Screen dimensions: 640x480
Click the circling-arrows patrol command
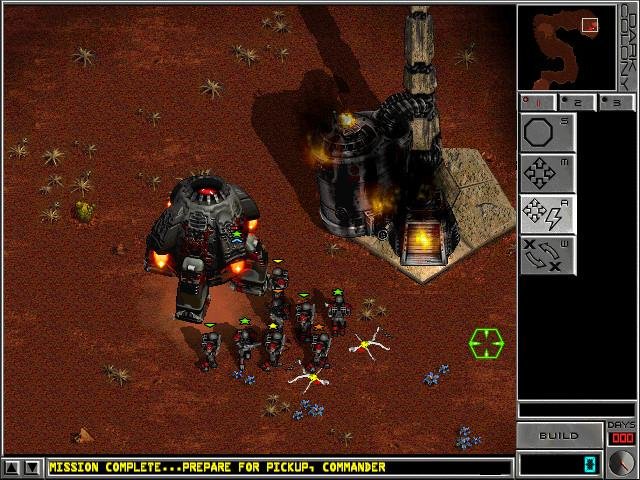click(x=547, y=255)
